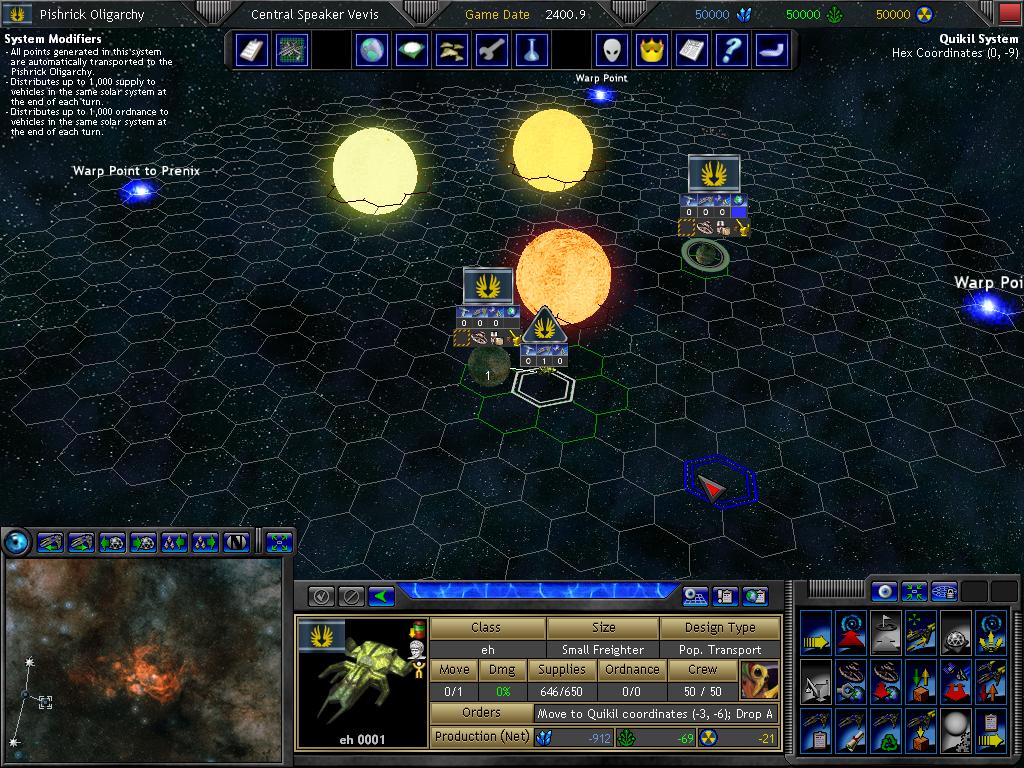This screenshot has height=768, width=1024.
Task: Activate the red arrow warp order
Action: (x=851, y=632)
